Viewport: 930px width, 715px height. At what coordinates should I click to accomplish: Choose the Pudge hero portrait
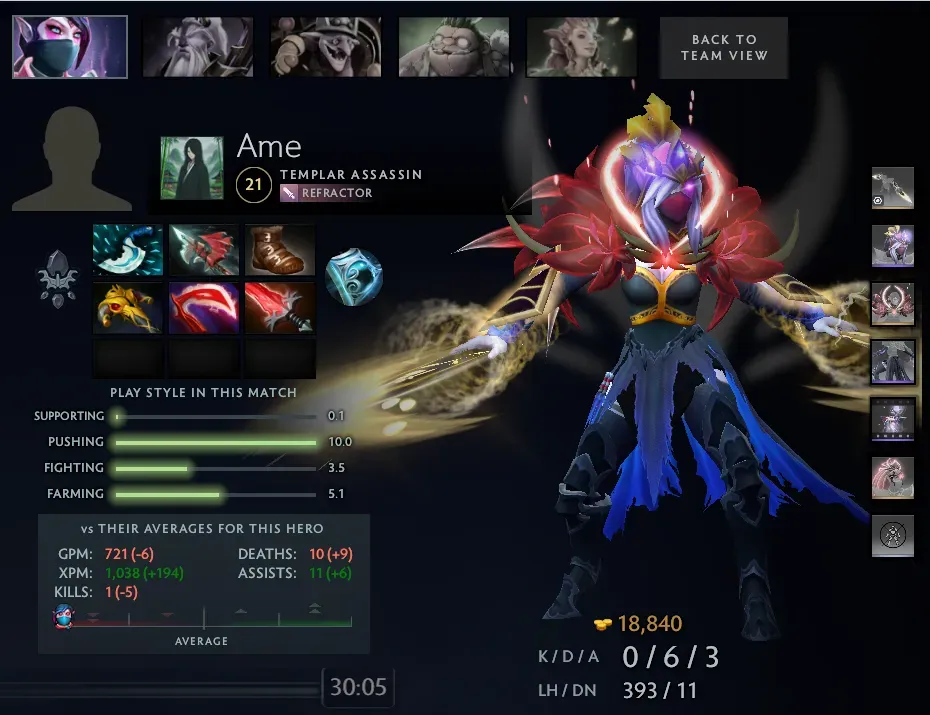454,47
